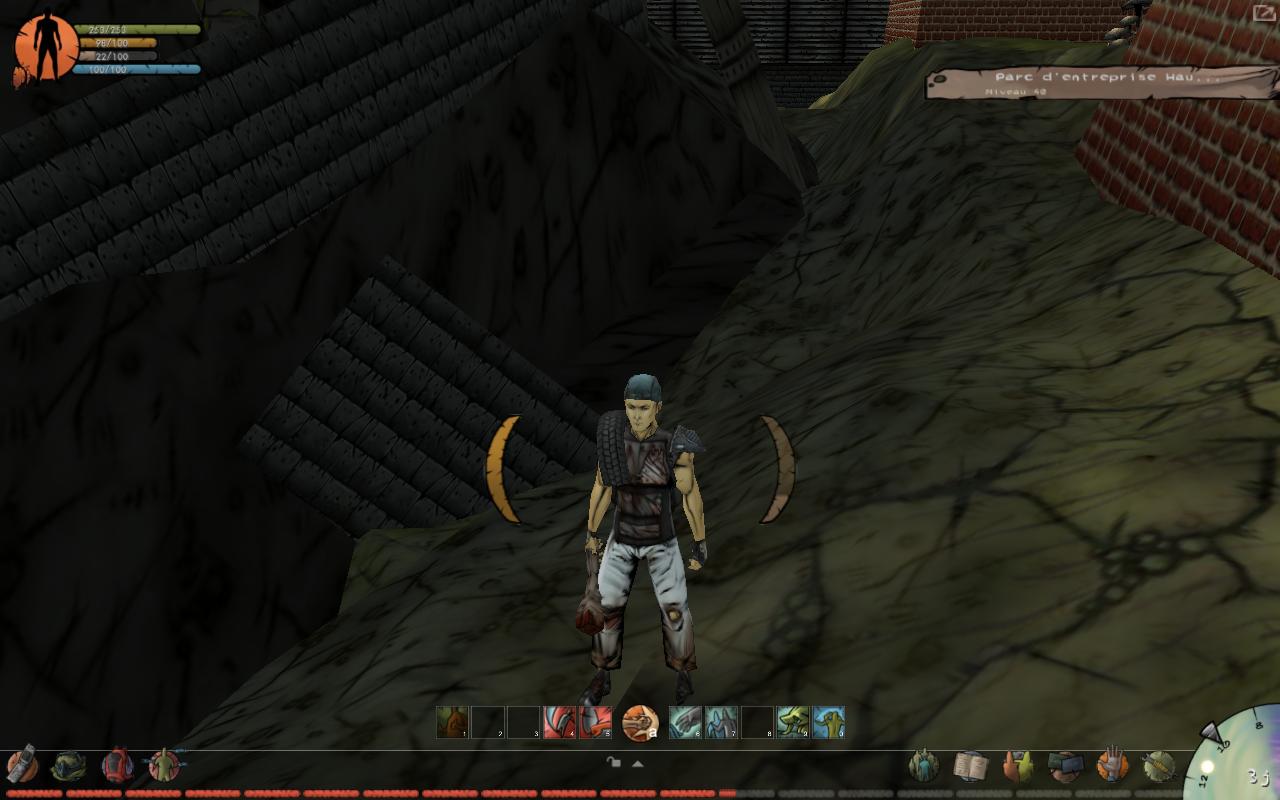Image resolution: width=1280 pixels, height=800 pixels.
Task: Open the mobile phone menu icon
Action: tap(22, 765)
